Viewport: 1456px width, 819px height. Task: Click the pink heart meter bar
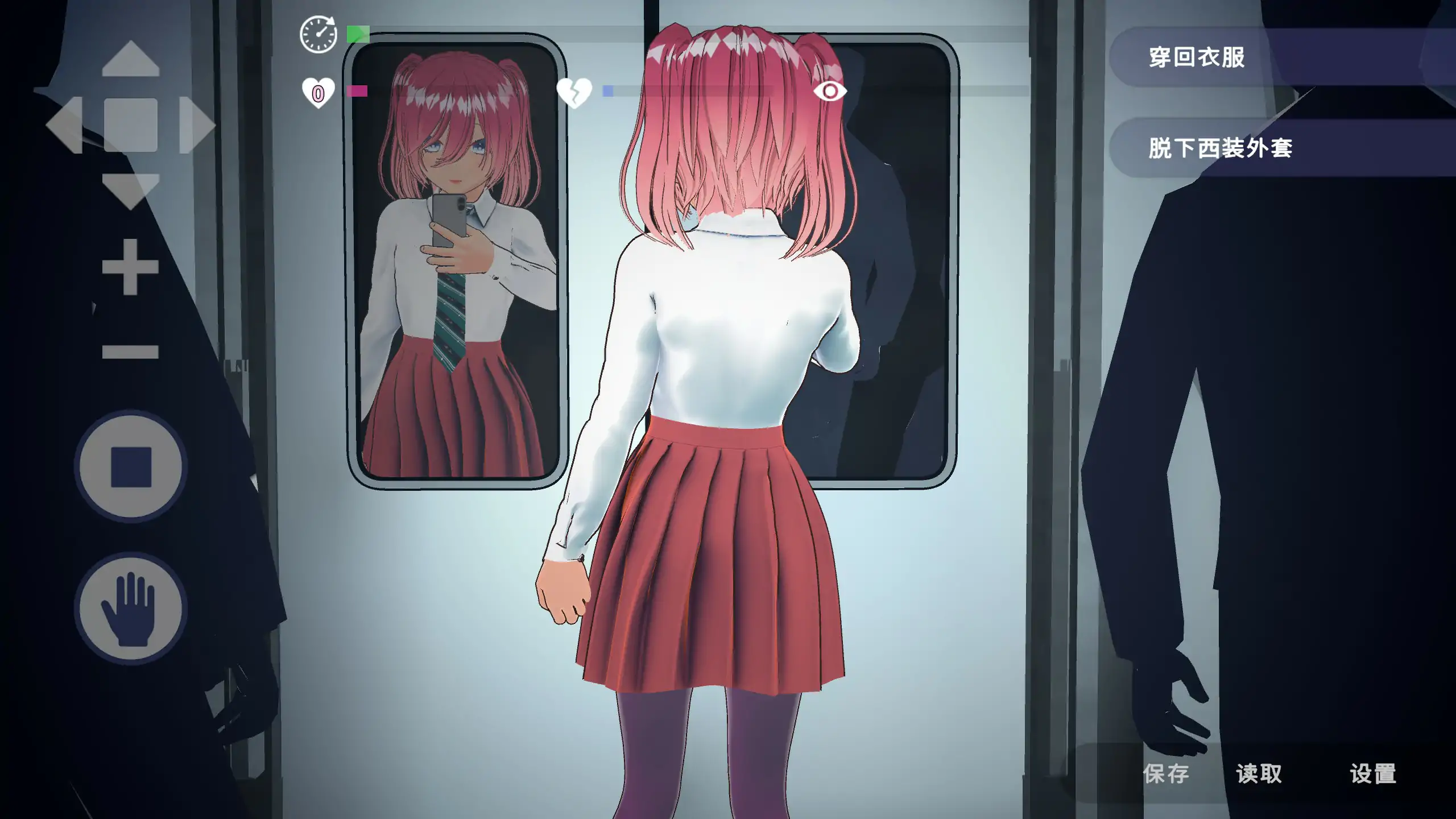point(358,91)
